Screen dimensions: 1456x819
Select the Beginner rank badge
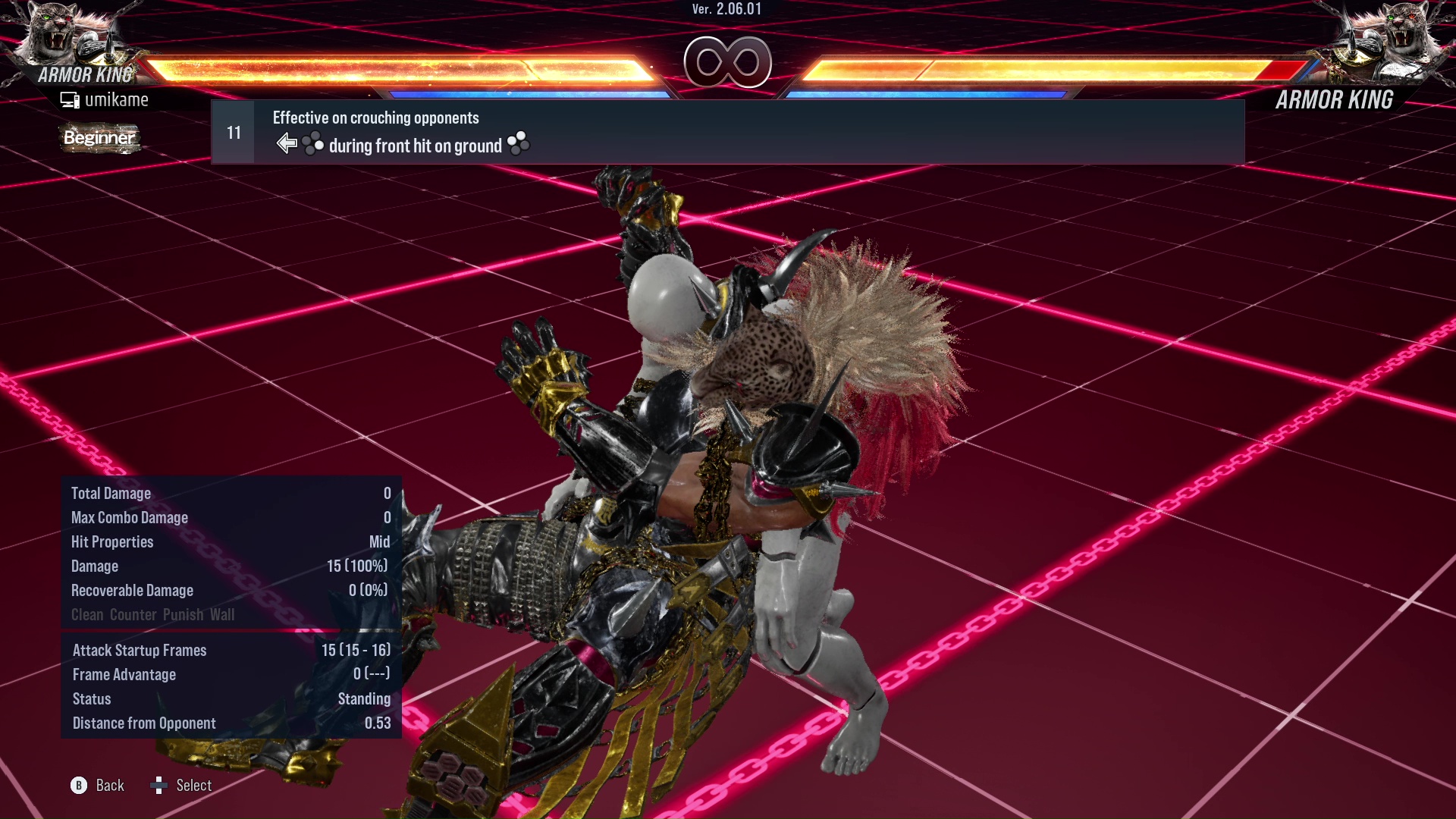click(x=99, y=138)
